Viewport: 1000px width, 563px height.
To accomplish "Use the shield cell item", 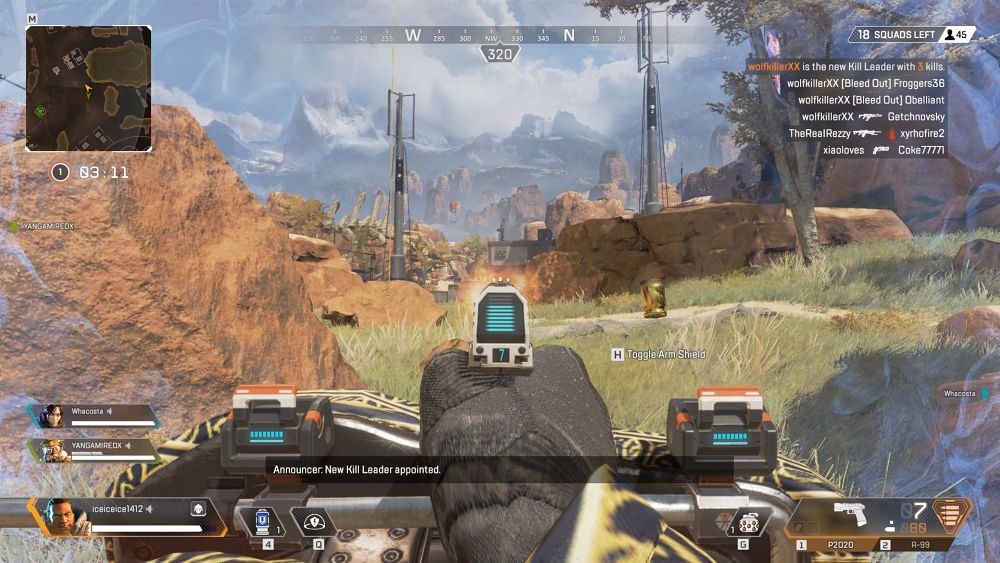I will click(x=264, y=521).
